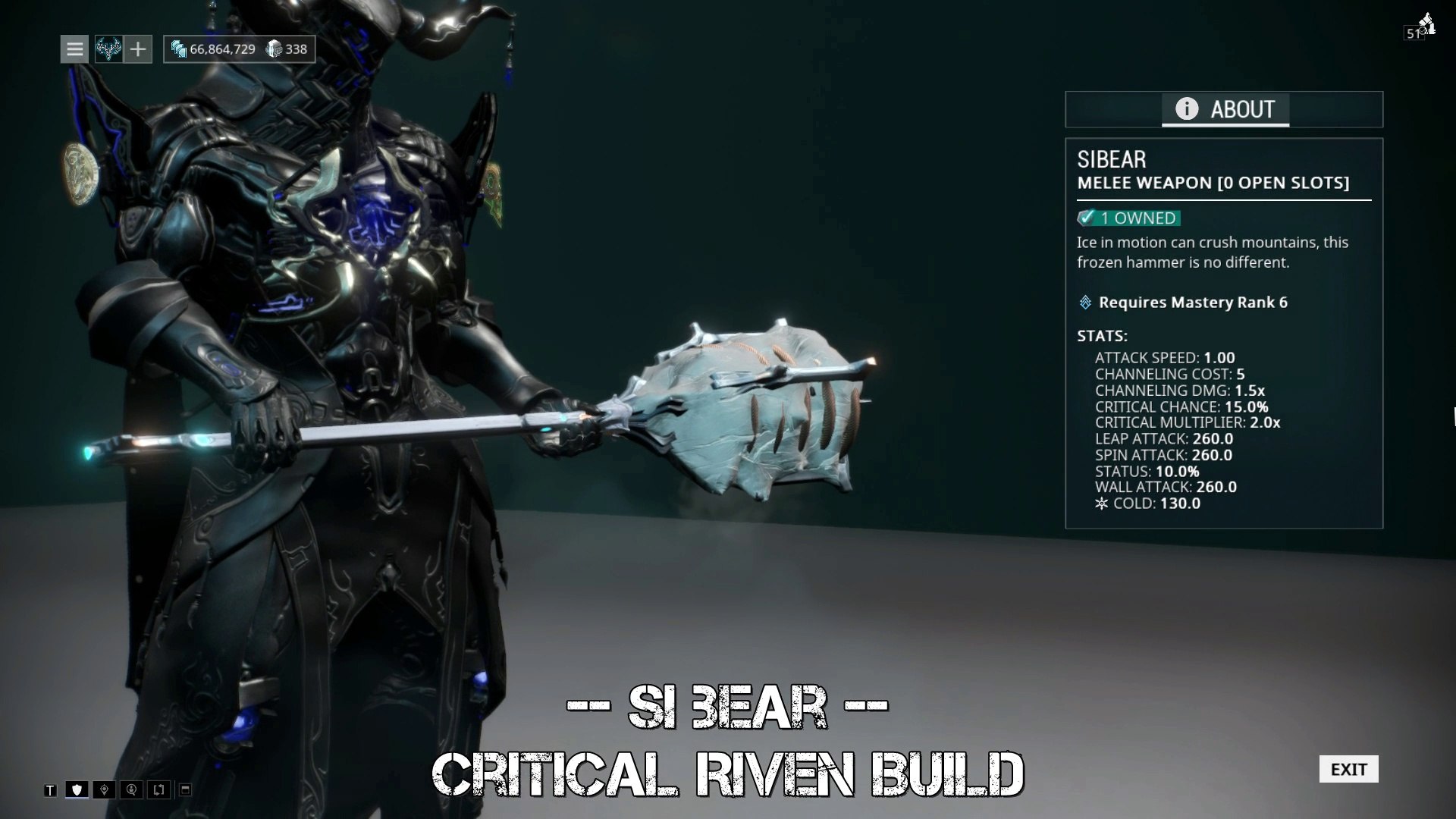The image size is (1456, 819).
Task: Open the ABOUT info tab
Action: [1225, 110]
